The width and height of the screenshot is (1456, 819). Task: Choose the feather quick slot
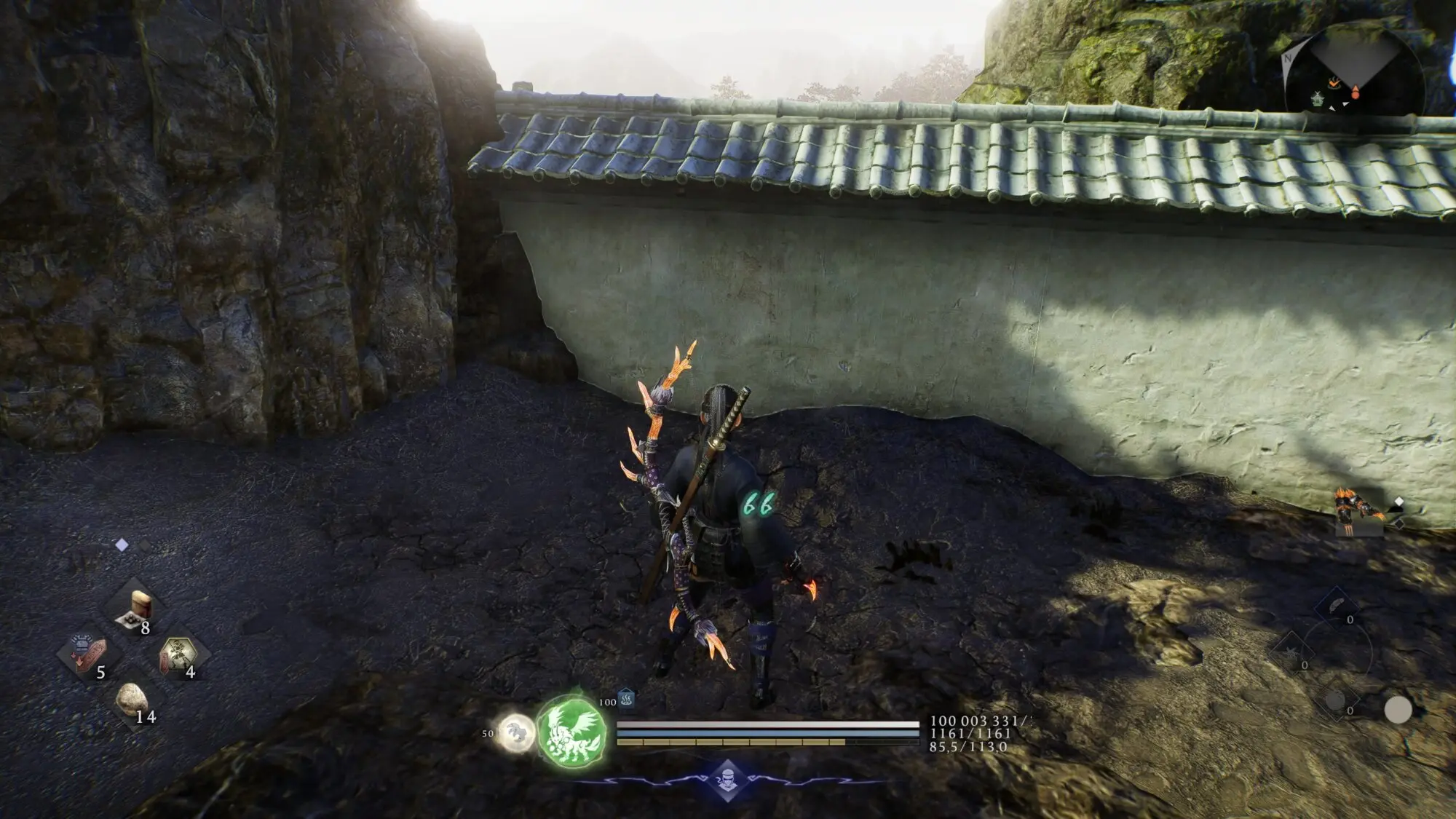tap(1337, 606)
